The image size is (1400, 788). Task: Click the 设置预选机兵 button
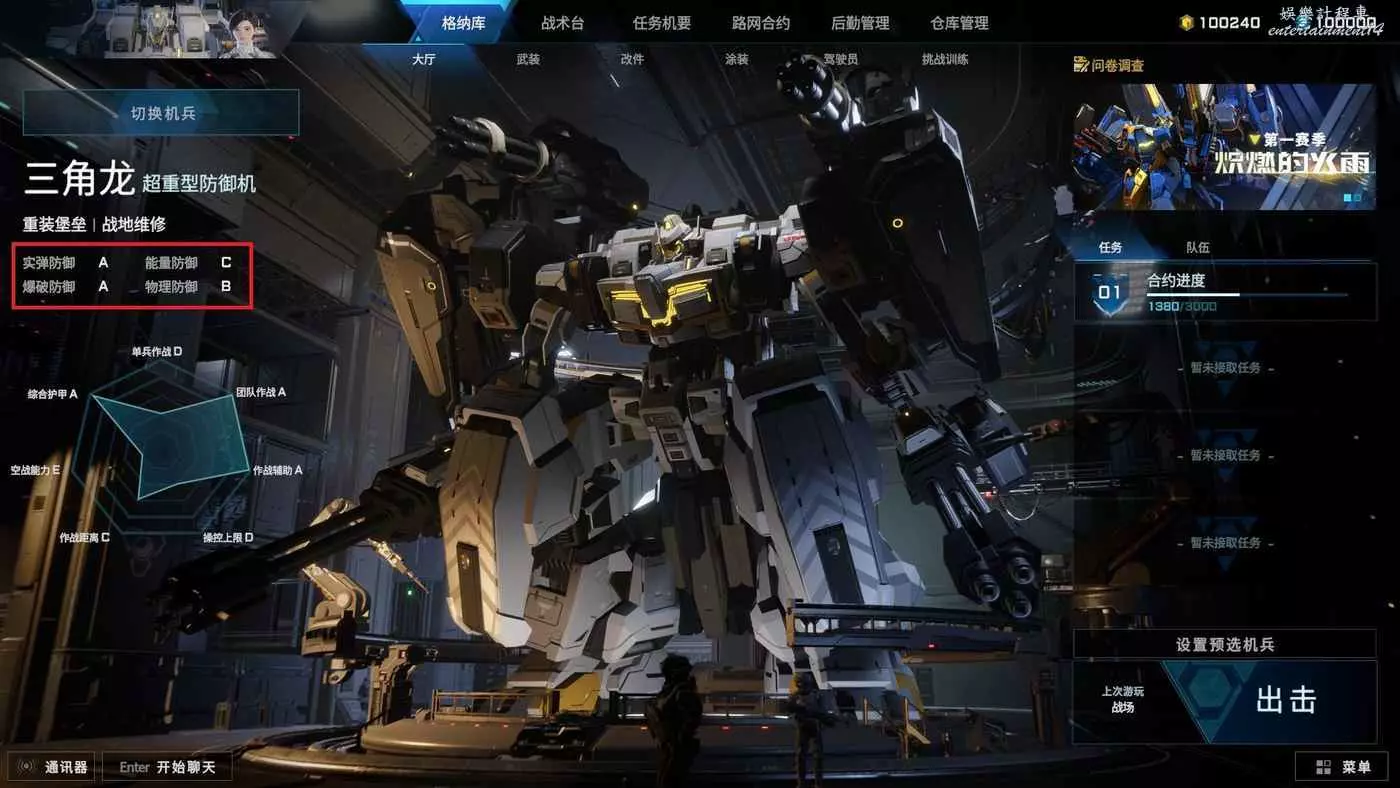pos(1224,645)
